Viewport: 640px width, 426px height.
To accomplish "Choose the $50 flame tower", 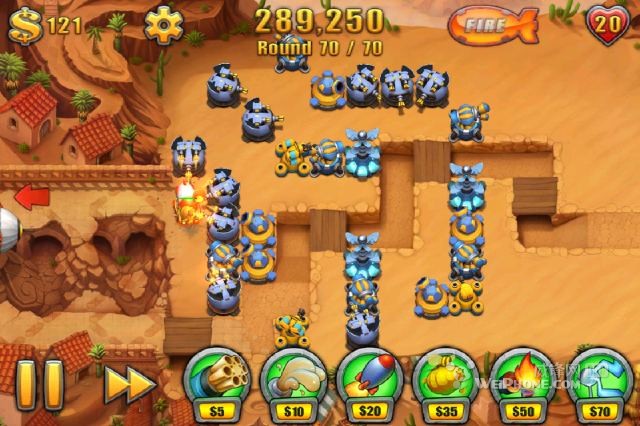I will coord(524,380).
